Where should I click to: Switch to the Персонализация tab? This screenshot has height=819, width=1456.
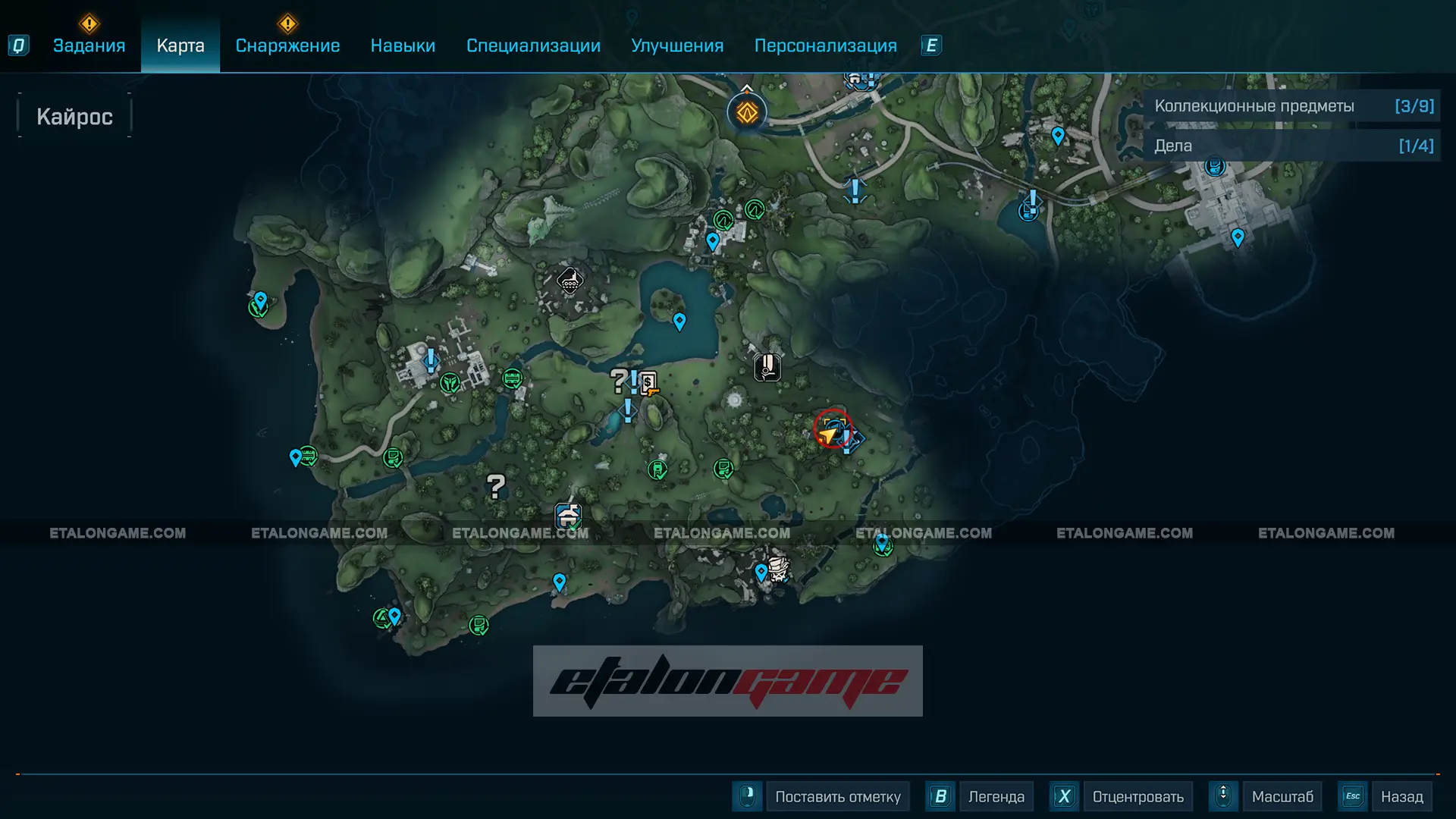[x=825, y=45]
